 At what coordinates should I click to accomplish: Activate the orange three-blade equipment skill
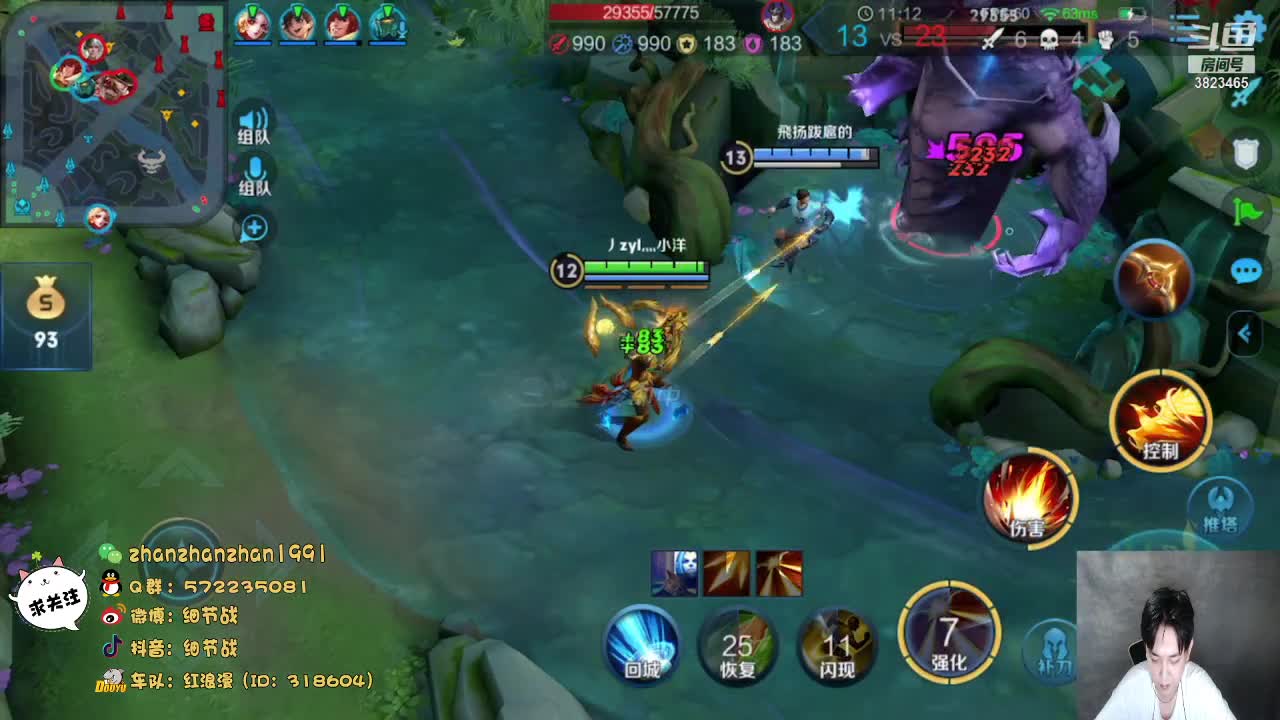click(x=1155, y=279)
